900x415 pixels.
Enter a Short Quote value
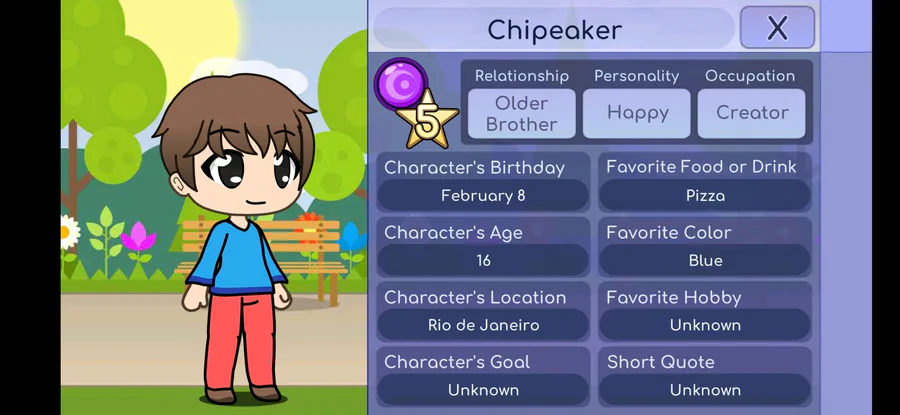point(705,389)
